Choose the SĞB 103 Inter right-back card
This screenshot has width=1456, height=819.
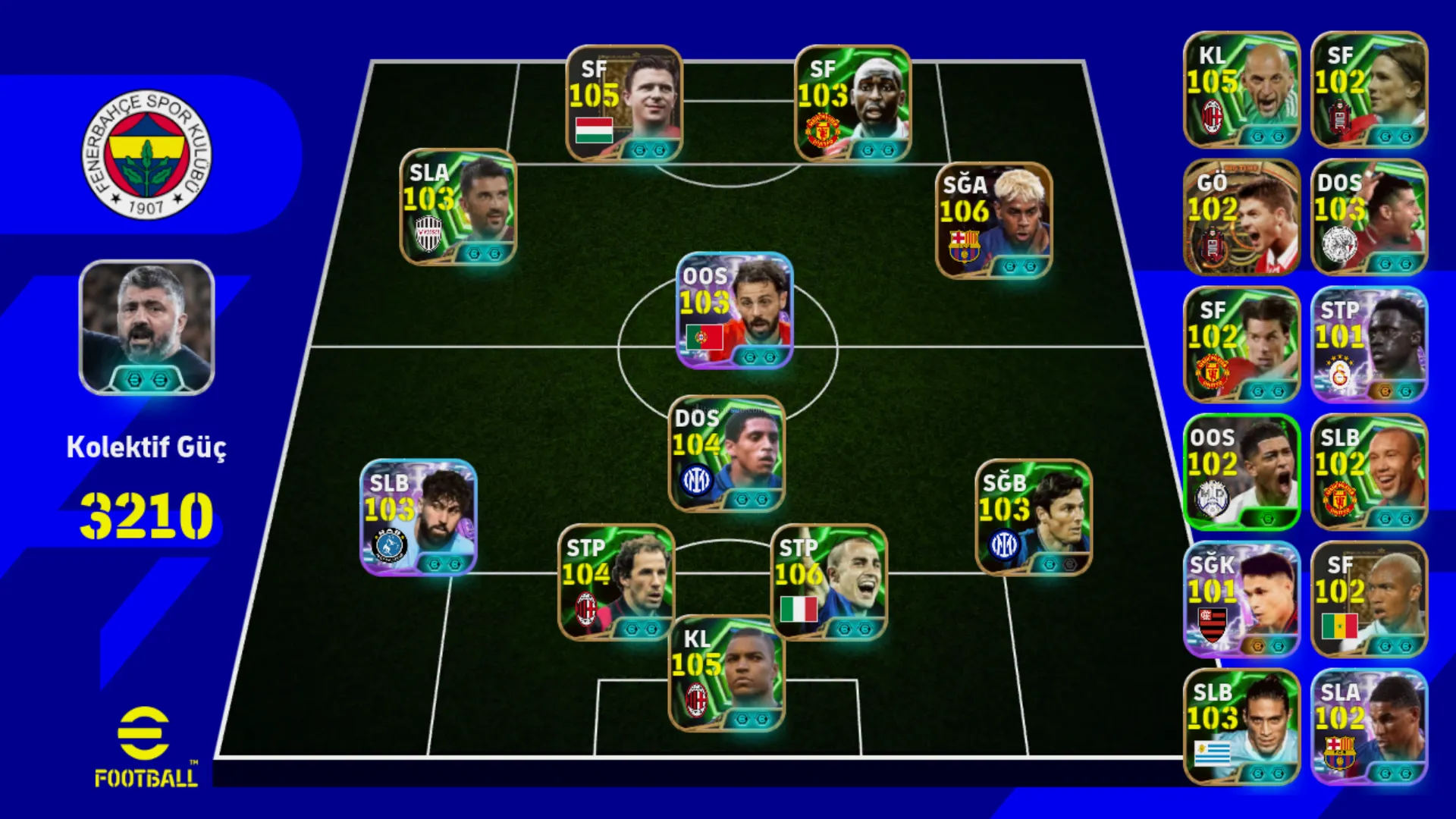(x=1033, y=517)
